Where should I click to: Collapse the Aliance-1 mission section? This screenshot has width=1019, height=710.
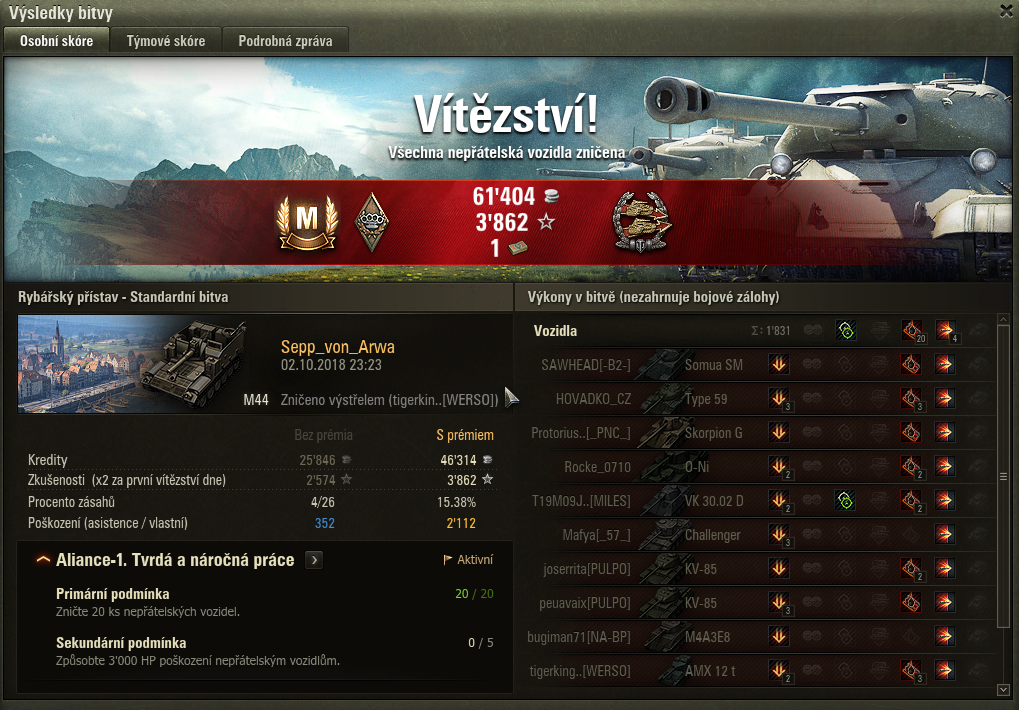43,560
